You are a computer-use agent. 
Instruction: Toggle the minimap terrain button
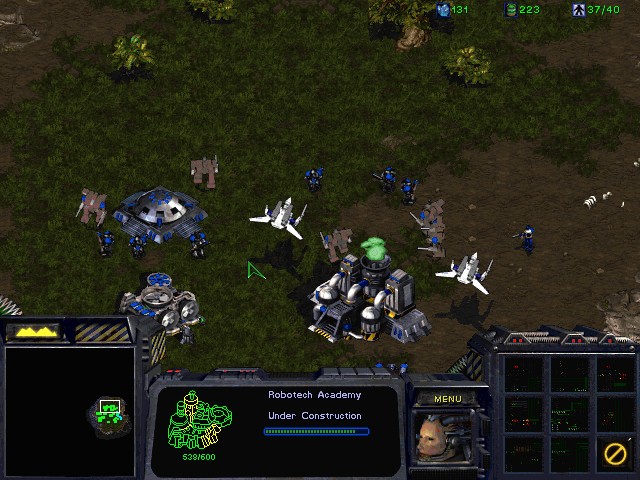click(x=32, y=331)
